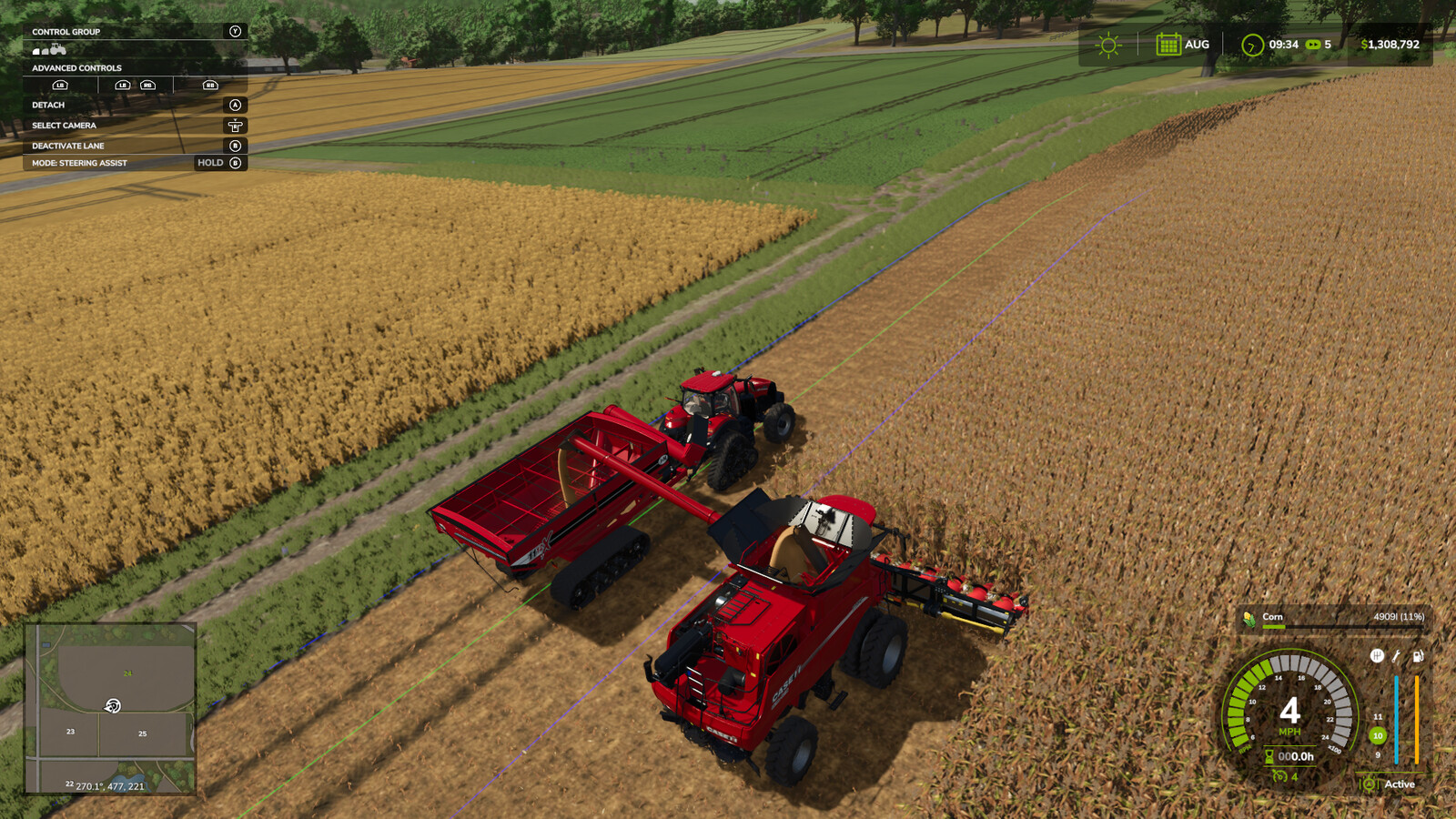This screenshot has width=1456, height=819.
Task: Click the corn fill level icon
Action: (1249, 618)
